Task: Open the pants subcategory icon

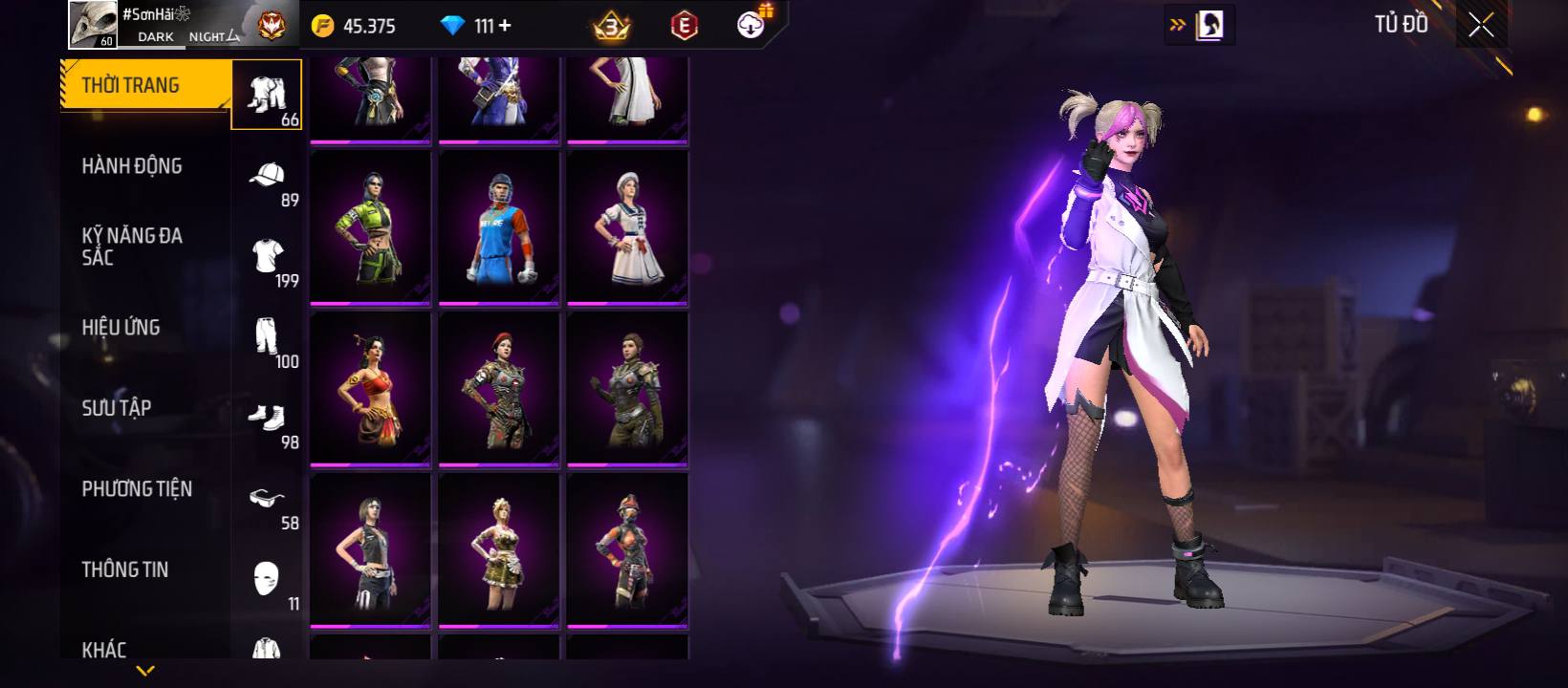Action: point(267,336)
